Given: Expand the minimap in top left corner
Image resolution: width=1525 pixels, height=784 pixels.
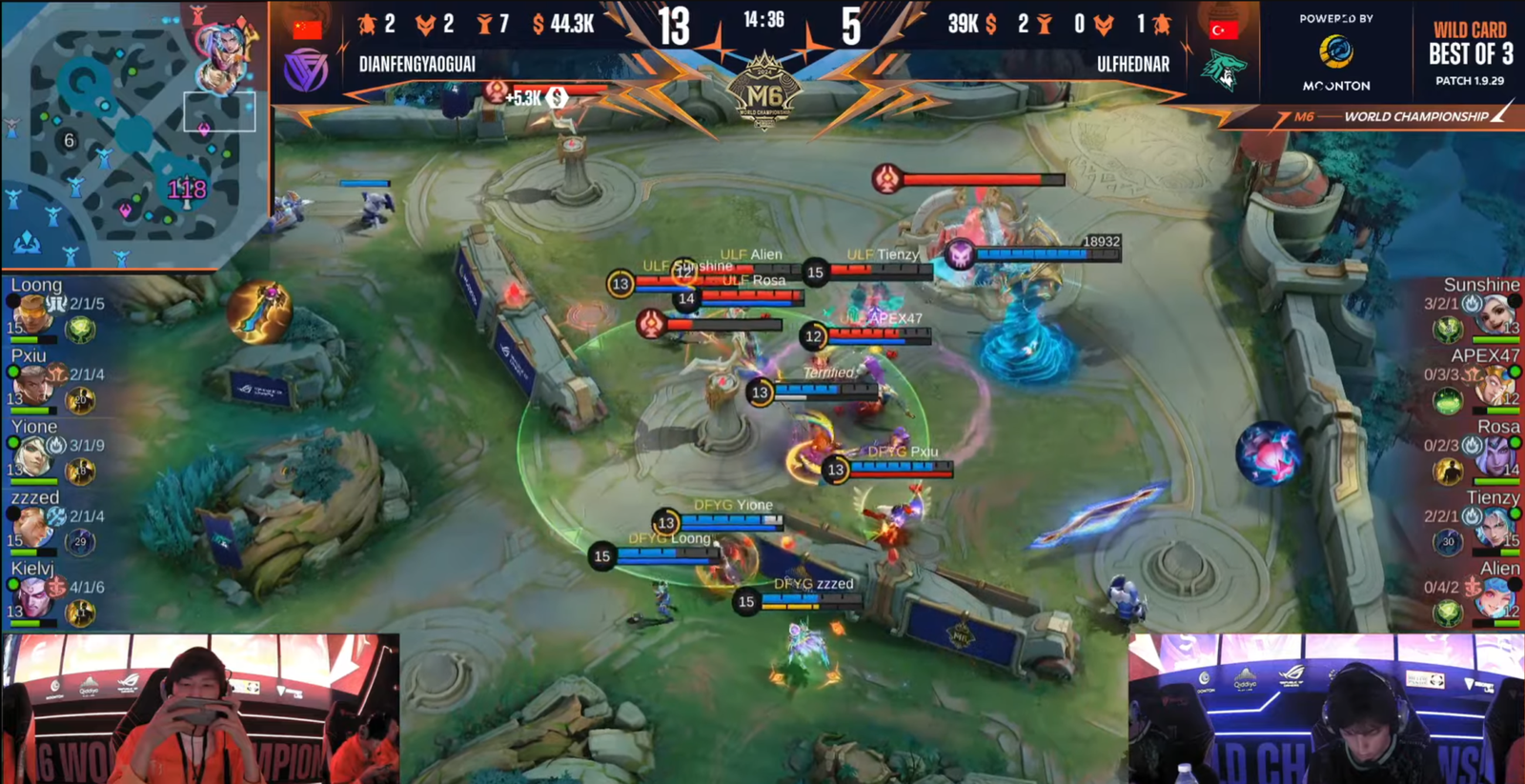Looking at the screenshot, I should pyautogui.click(x=133, y=133).
